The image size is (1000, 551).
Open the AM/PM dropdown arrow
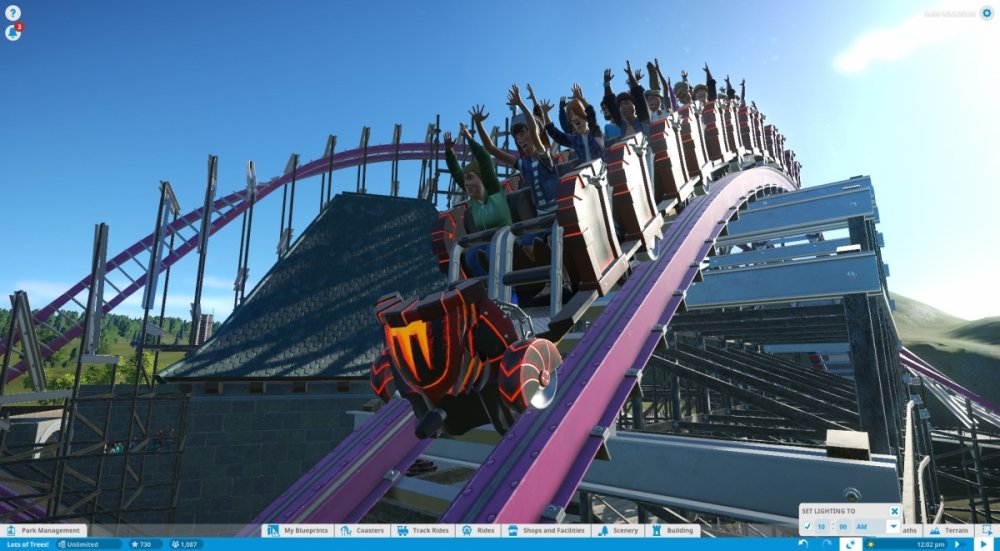pyautogui.click(x=893, y=526)
